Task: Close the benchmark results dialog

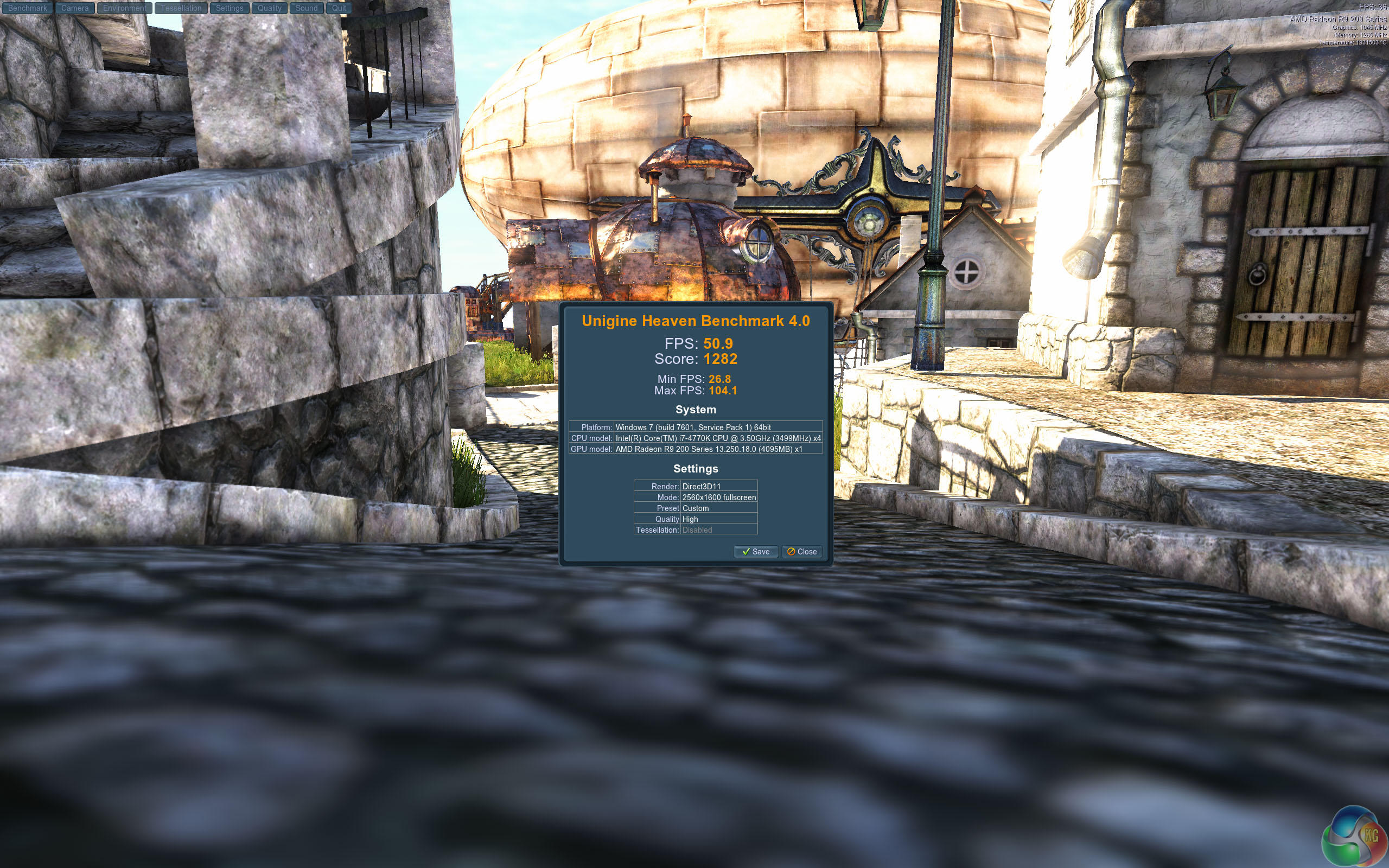Action: coord(802,552)
